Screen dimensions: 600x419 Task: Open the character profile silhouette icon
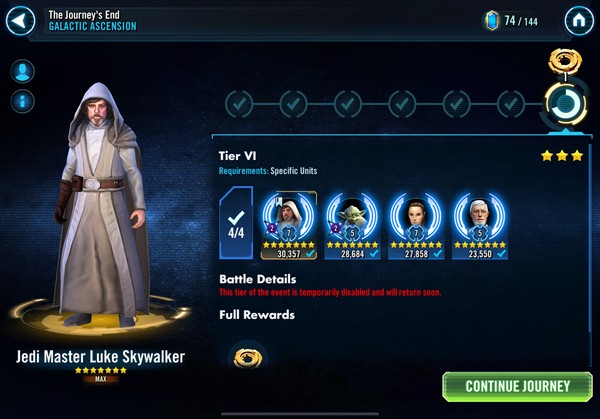pos(22,71)
